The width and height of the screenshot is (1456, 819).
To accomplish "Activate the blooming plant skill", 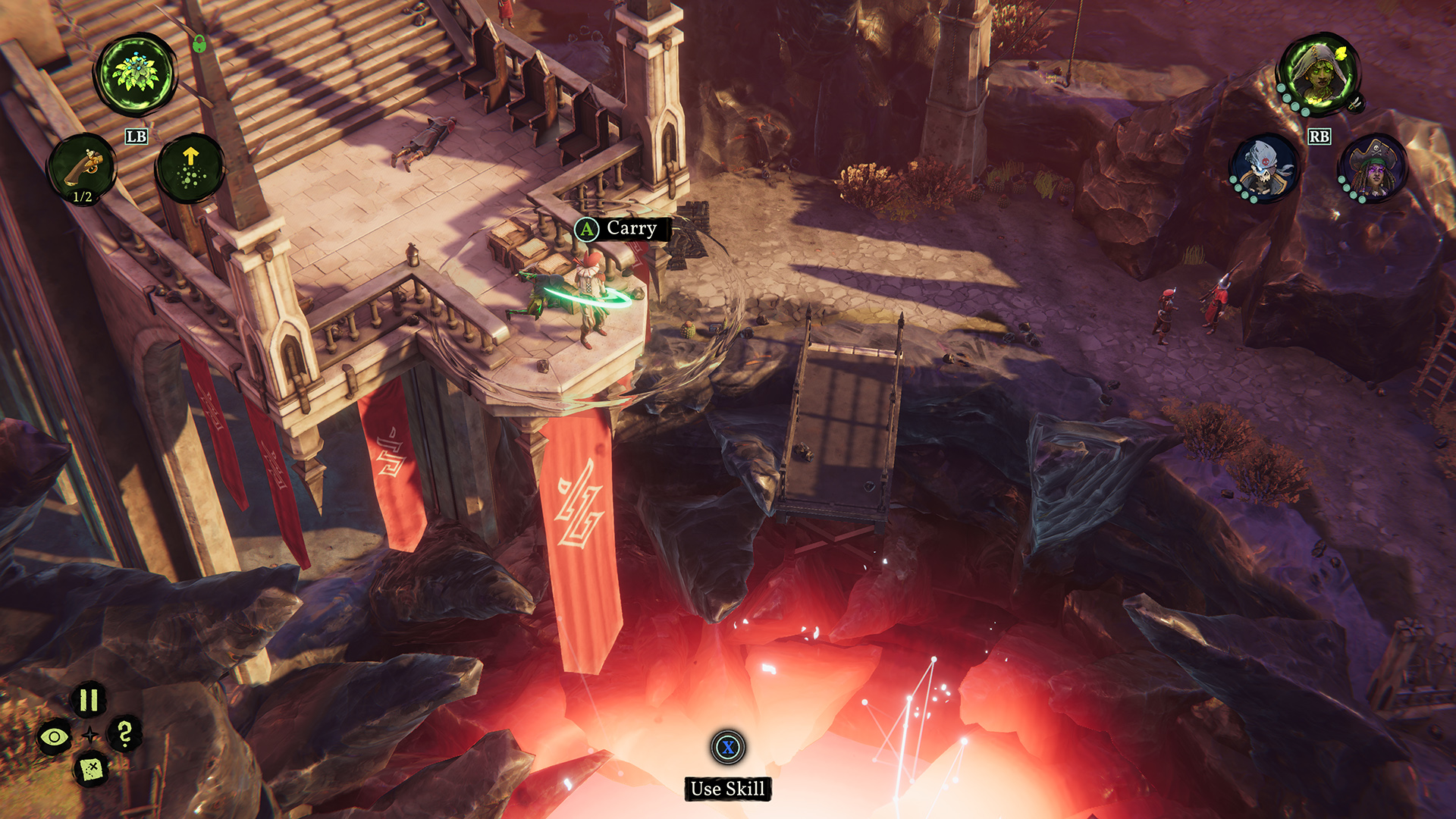I will (136, 72).
